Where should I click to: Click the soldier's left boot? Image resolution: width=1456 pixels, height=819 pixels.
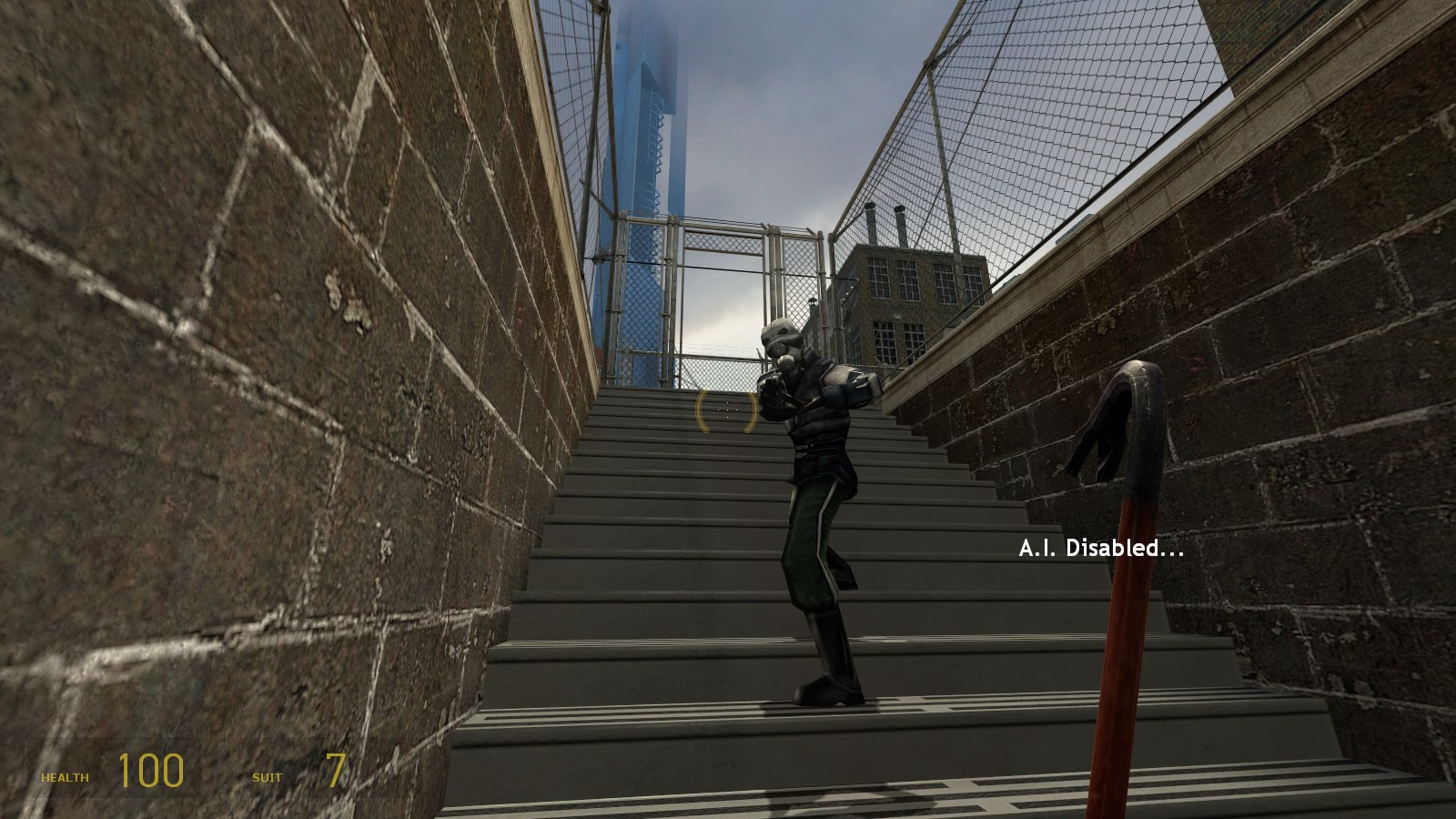point(824,692)
